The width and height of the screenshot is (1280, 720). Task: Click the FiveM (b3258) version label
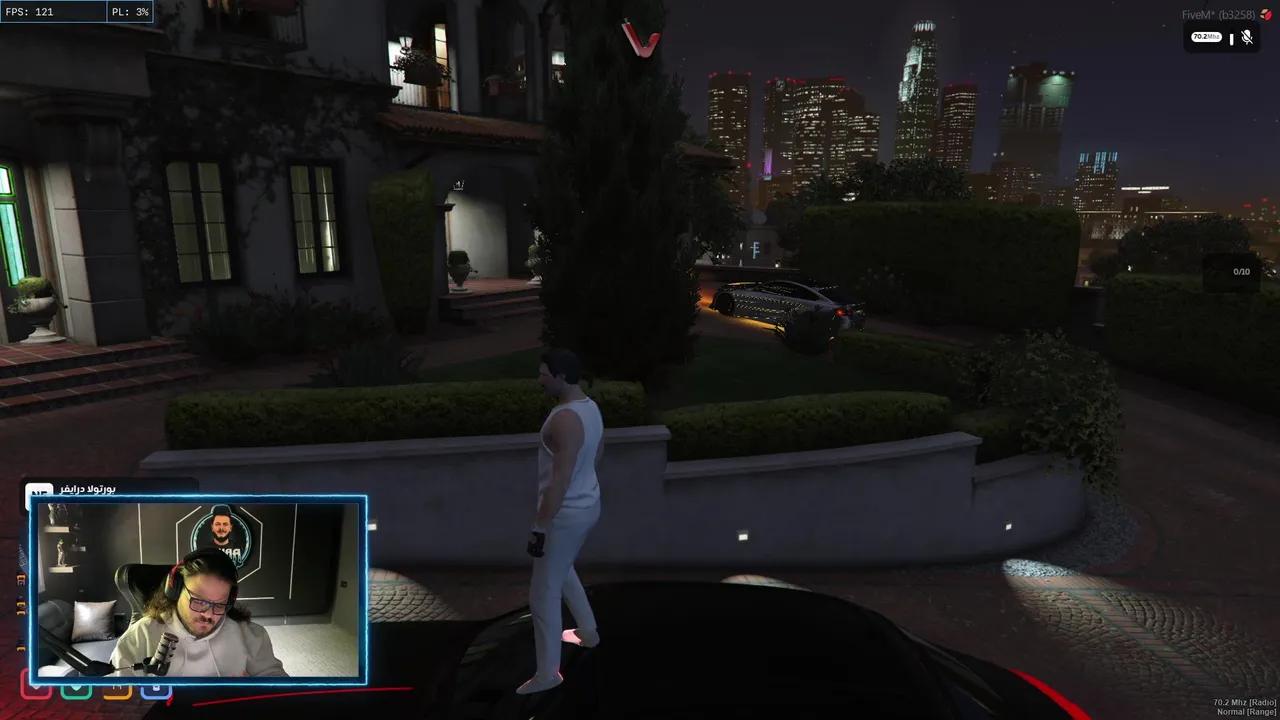tap(1218, 13)
